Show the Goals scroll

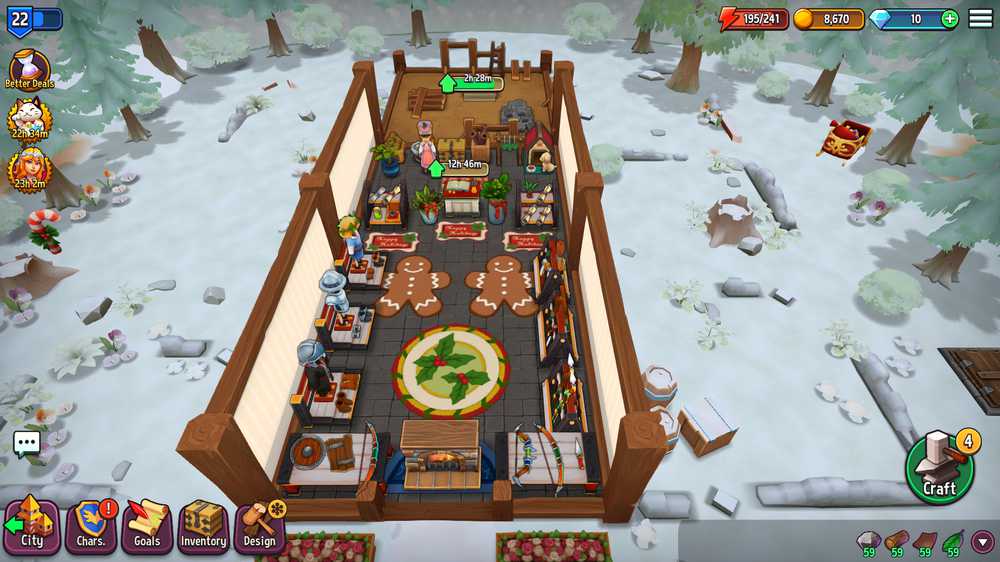coord(147,525)
